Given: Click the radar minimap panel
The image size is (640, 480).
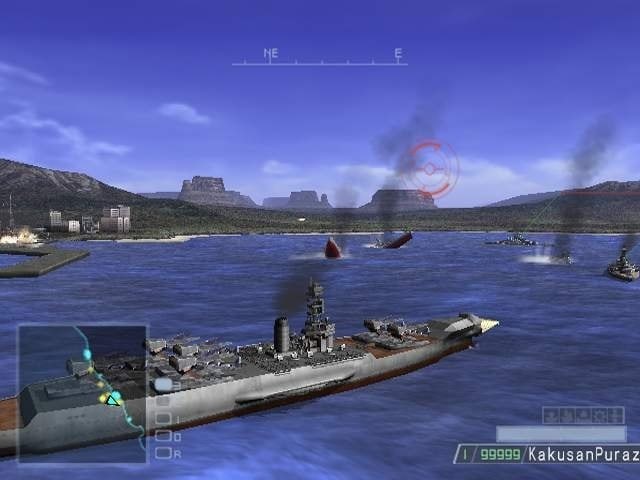Looking at the screenshot, I should [x=82, y=393].
